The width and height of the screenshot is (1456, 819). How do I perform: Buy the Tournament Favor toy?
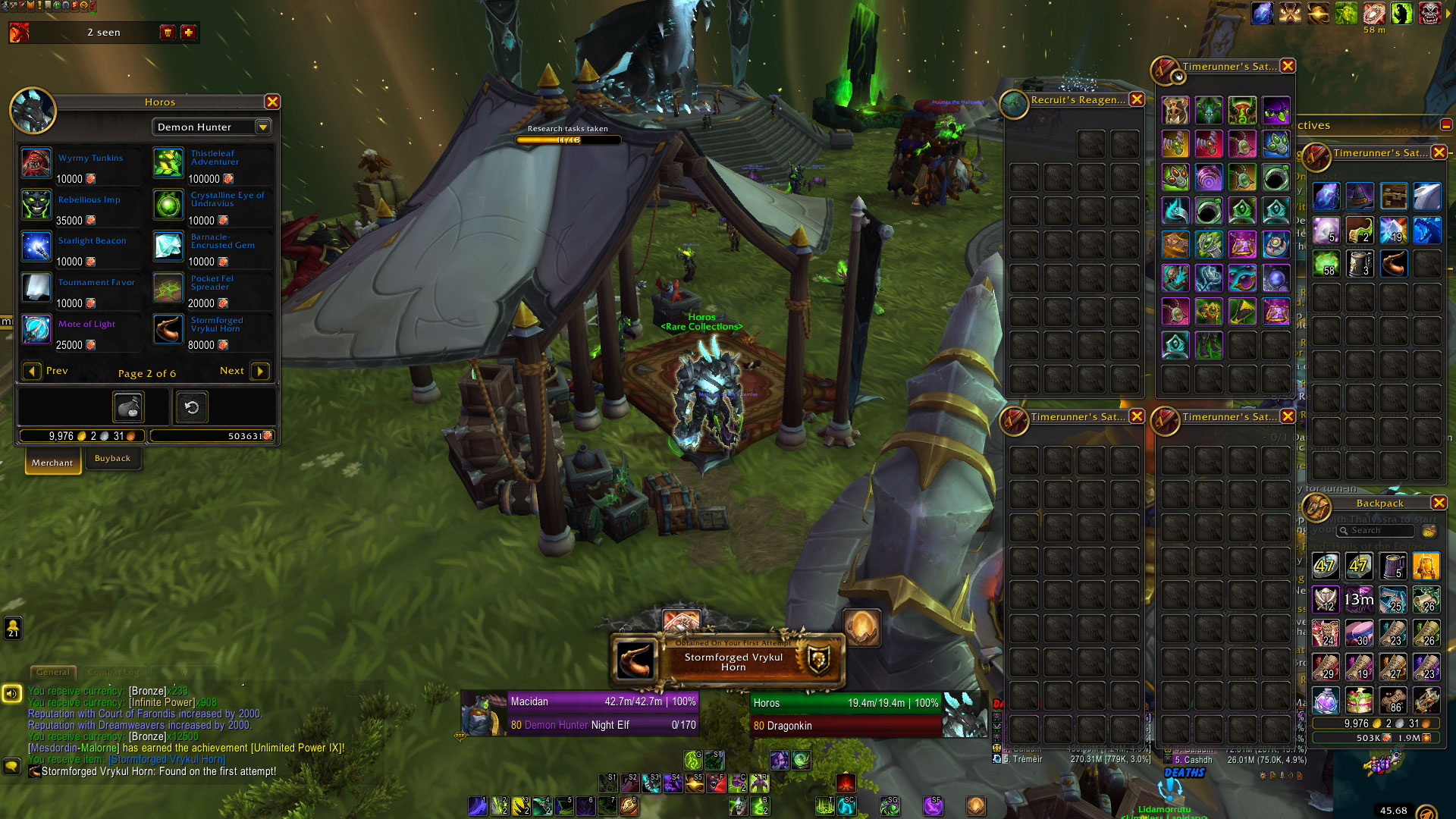36,288
